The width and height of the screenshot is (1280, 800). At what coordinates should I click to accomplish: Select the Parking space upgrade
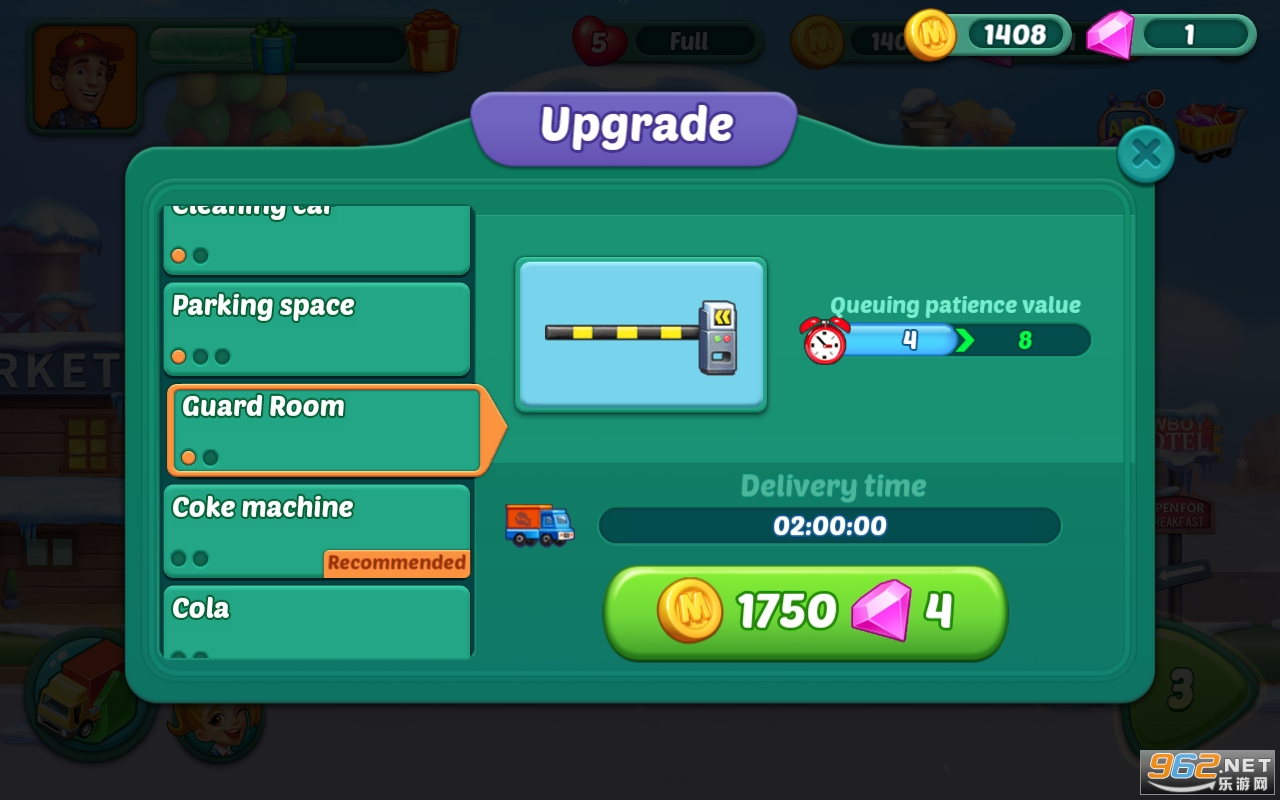pos(316,328)
